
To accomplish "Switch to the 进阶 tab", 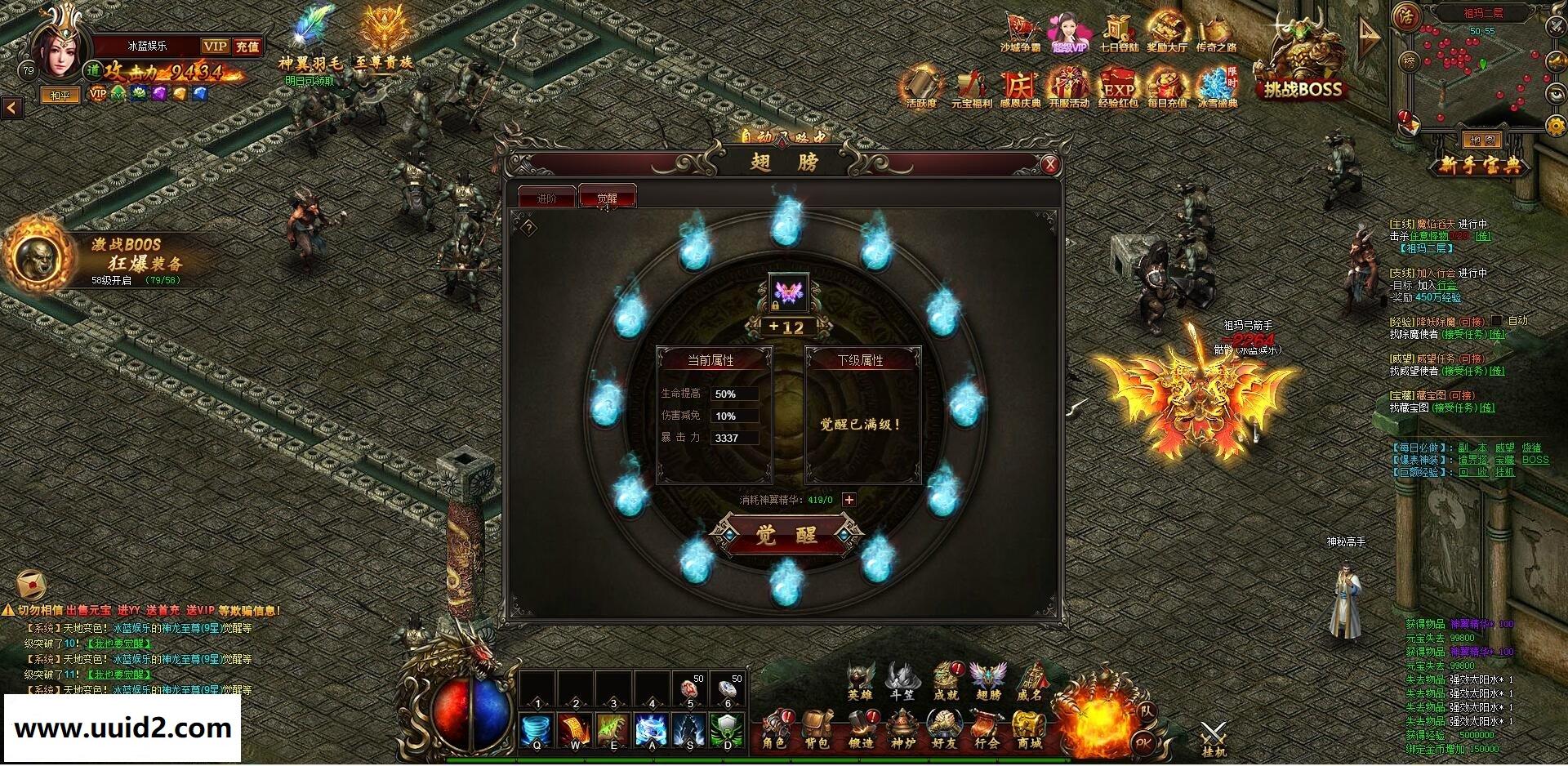I will [546, 198].
